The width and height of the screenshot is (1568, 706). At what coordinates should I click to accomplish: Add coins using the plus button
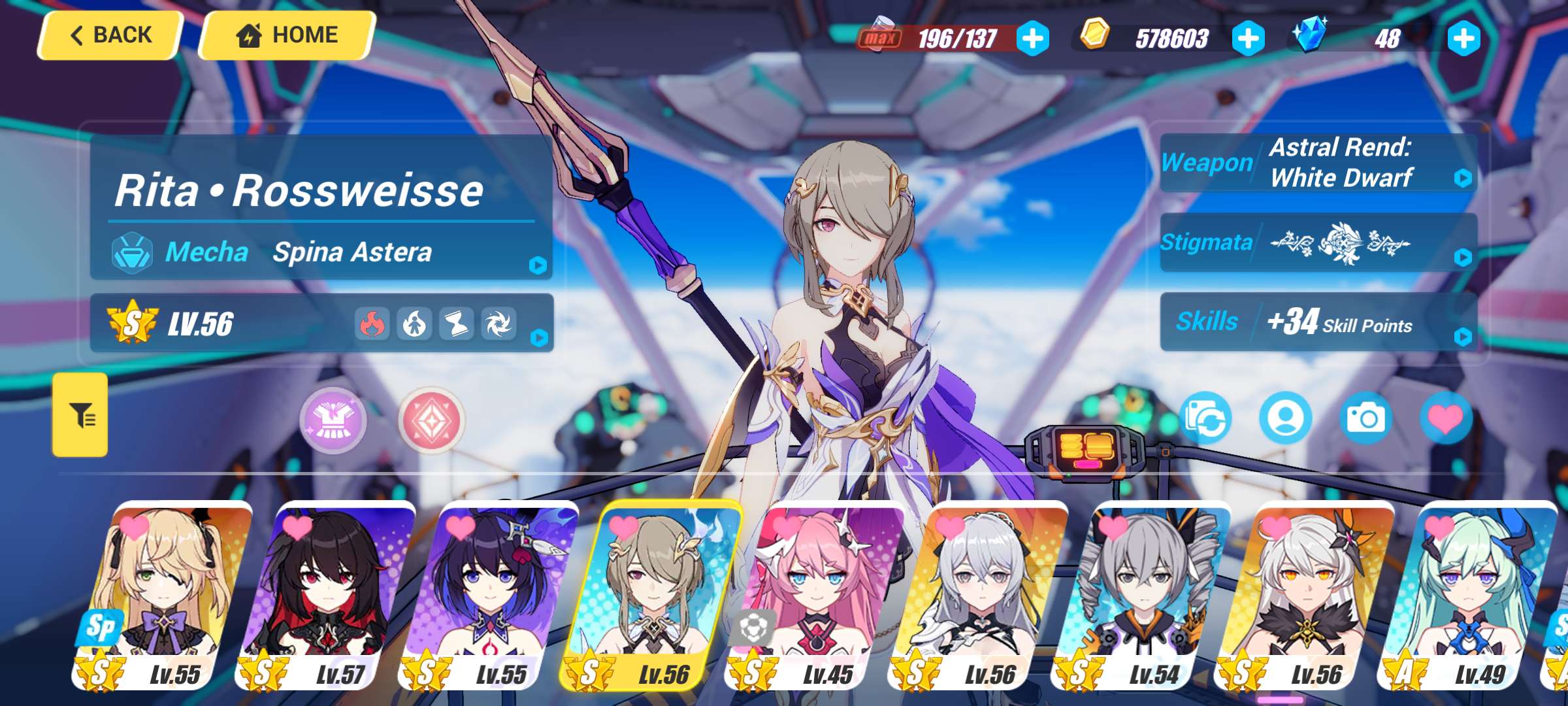[1248, 39]
